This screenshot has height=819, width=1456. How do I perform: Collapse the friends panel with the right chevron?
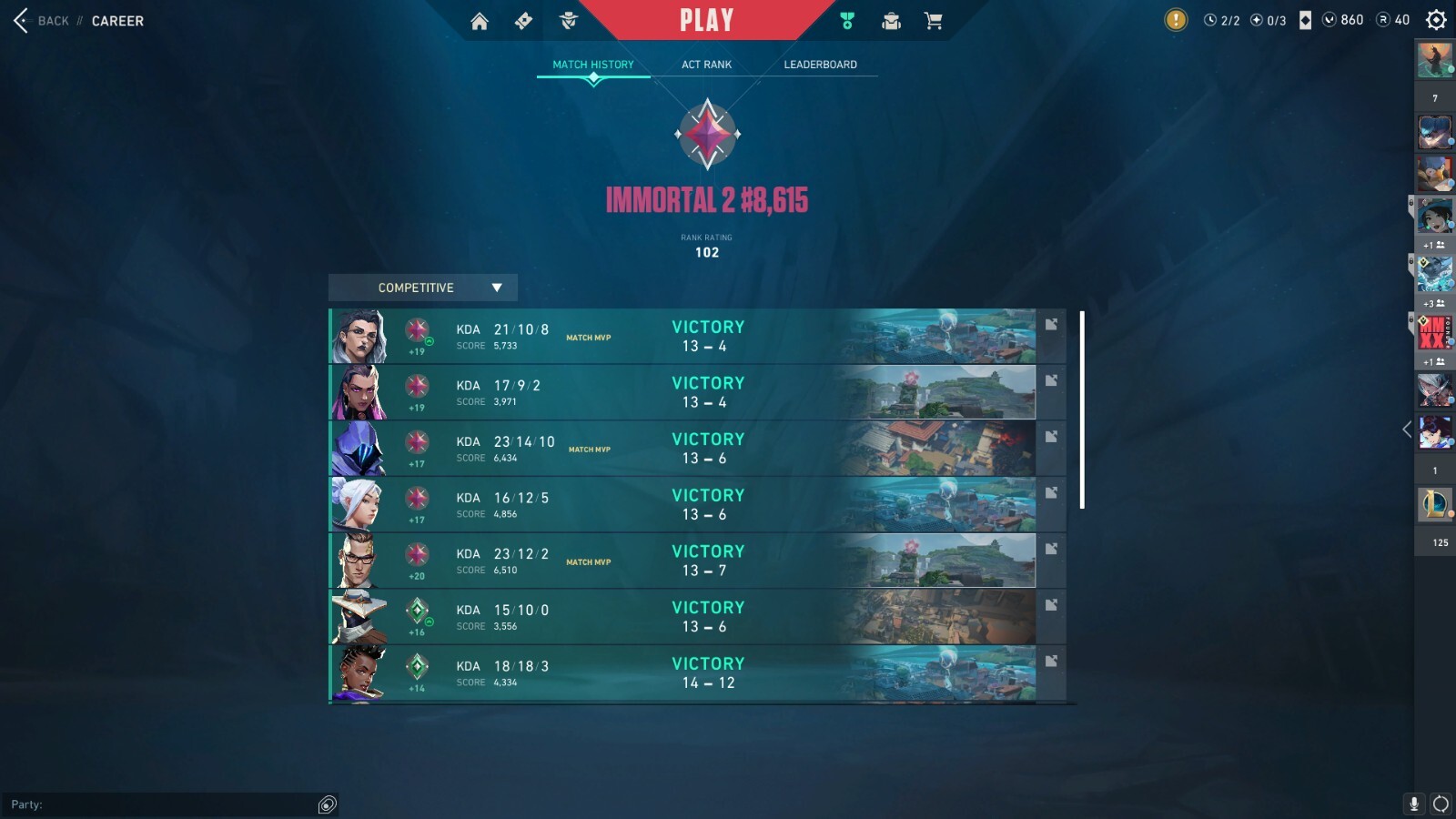coord(1406,431)
